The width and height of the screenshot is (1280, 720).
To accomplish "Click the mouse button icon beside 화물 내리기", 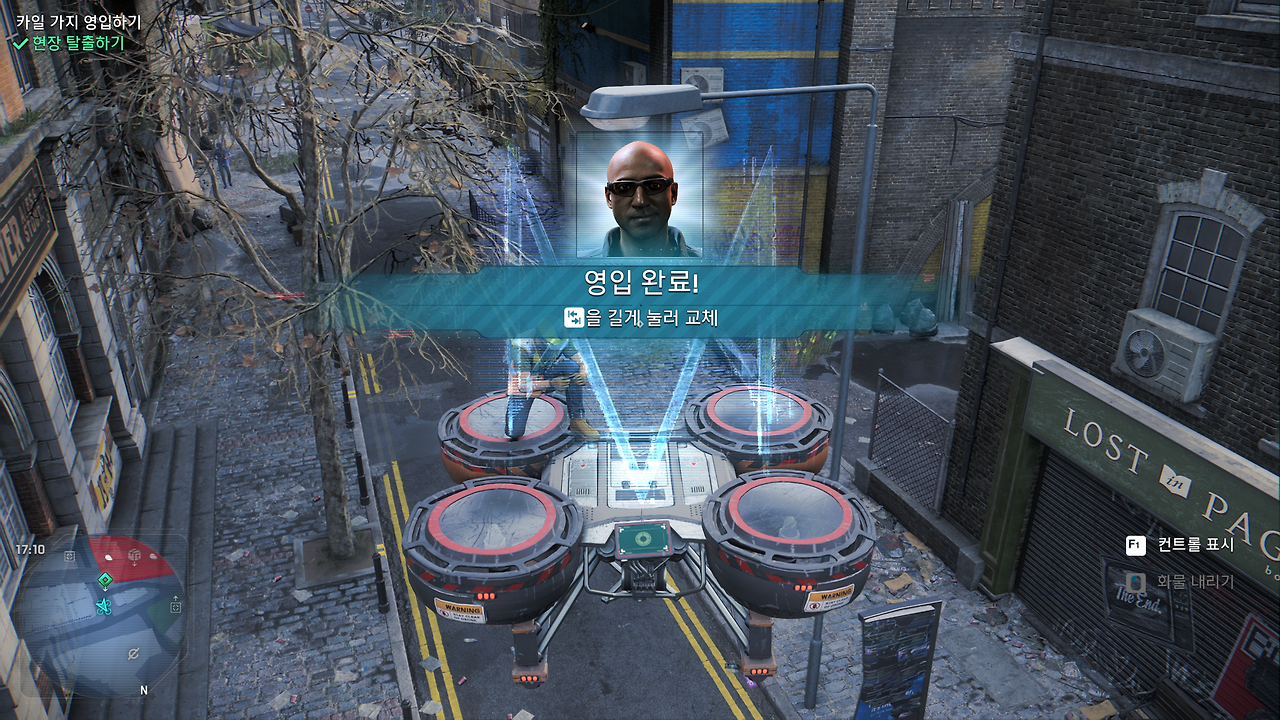I will tap(1137, 583).
